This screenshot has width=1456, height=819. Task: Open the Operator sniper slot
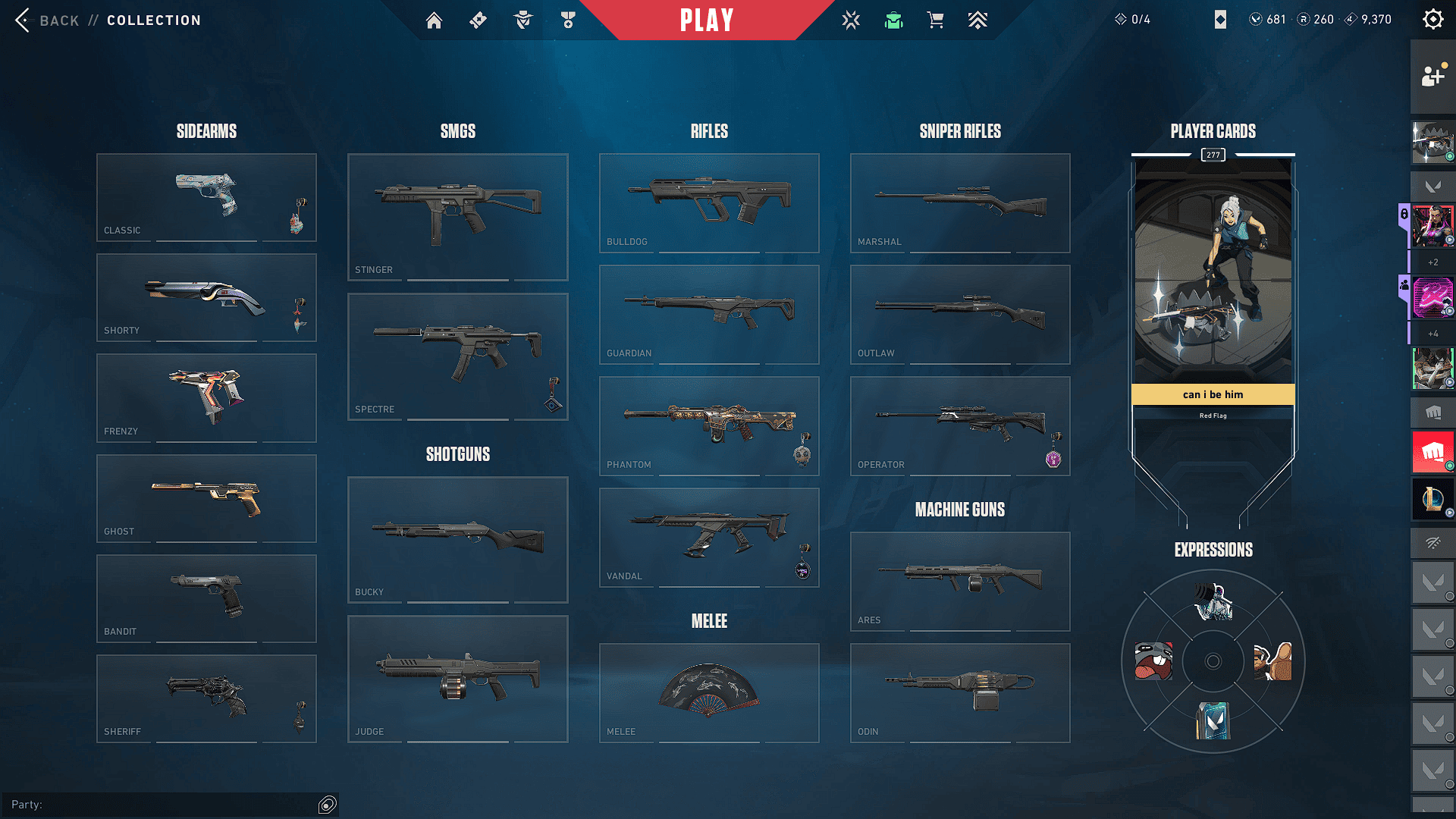click(960, 425)
